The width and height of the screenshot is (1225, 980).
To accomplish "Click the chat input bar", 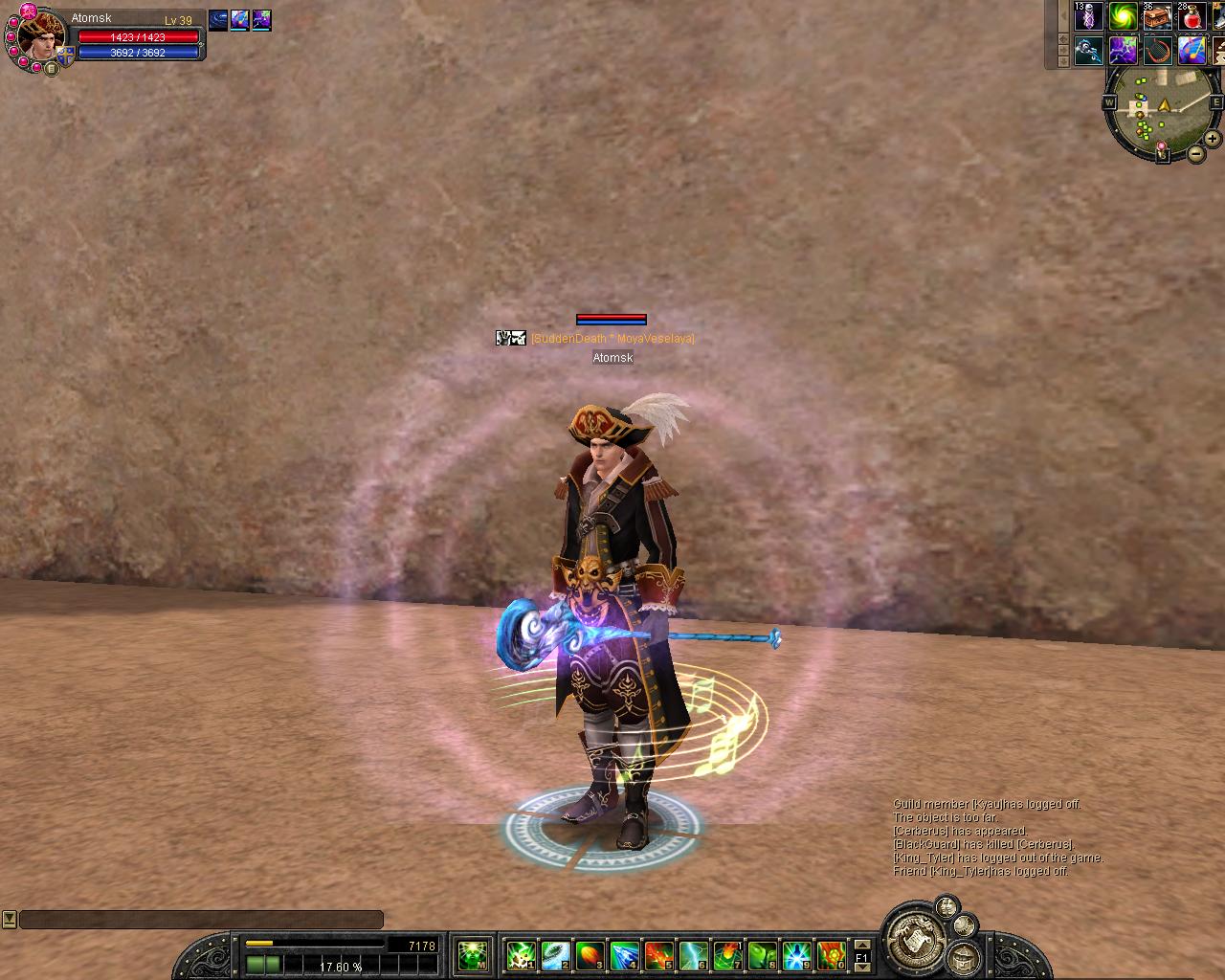I will (x=201, y=920).
